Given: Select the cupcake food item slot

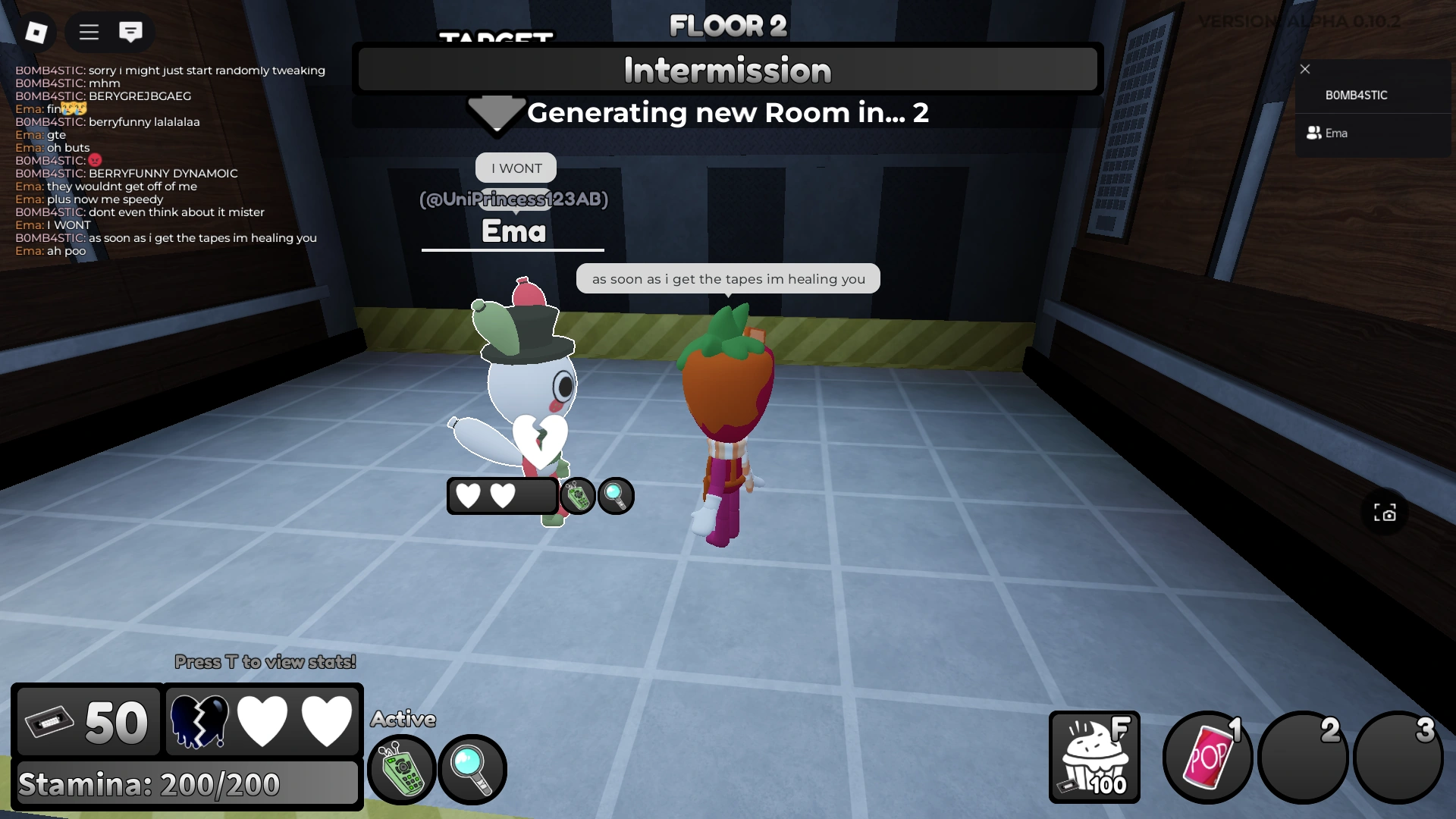Looking at the screenshot, I should point(1094,757).
